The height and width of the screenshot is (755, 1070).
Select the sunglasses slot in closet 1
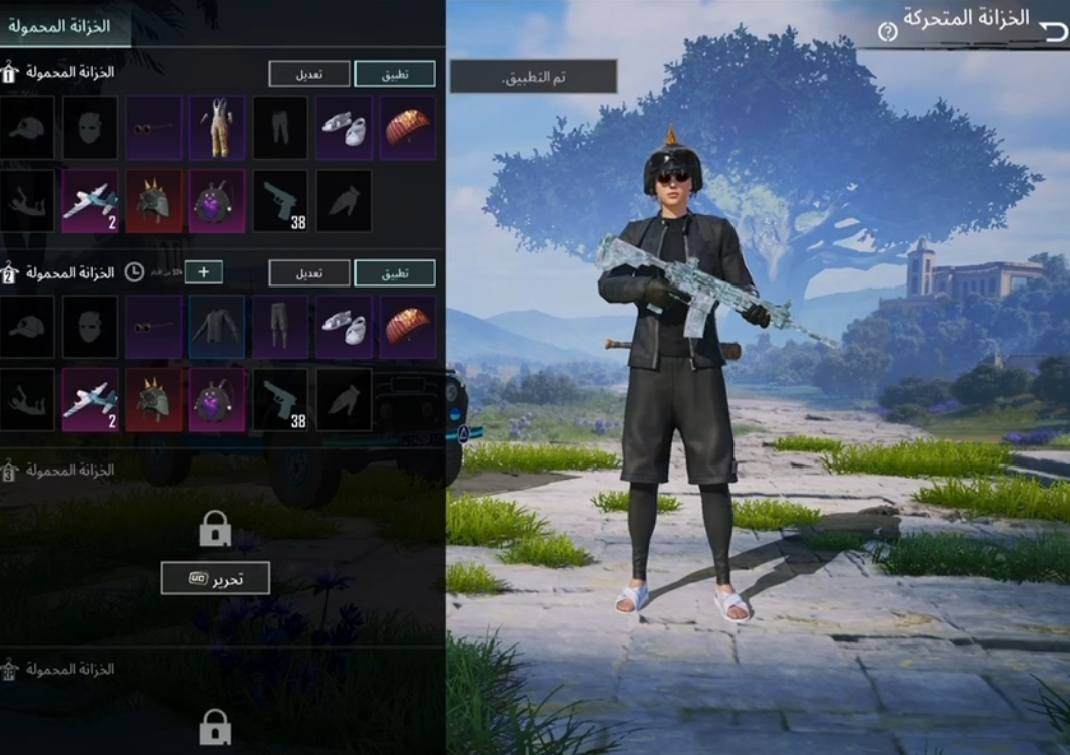click(x=154, y=128)
